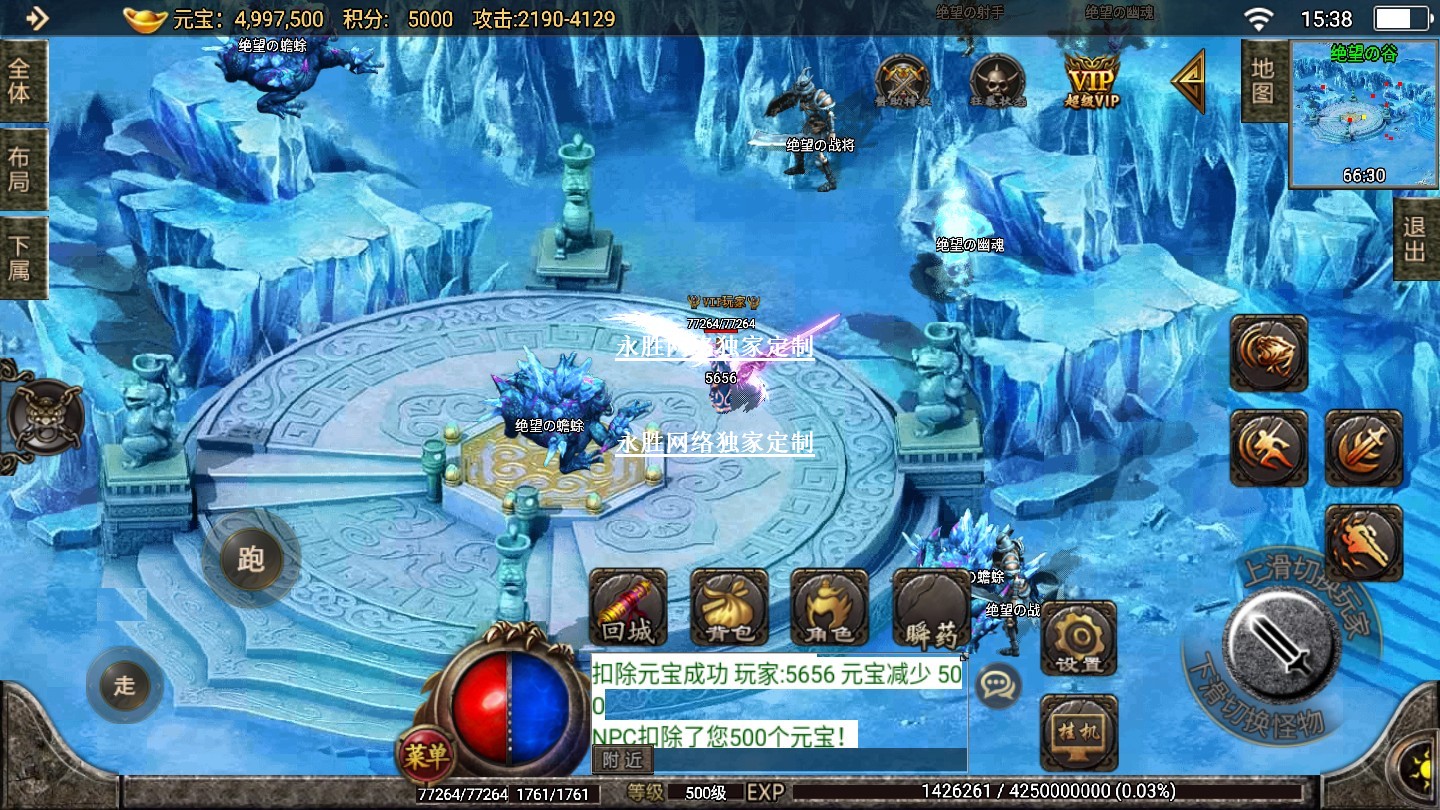Use the 瞬药 instant potion button
Image resolution: width=1440 pixels, height=810 pixels.
pos(931,608)
